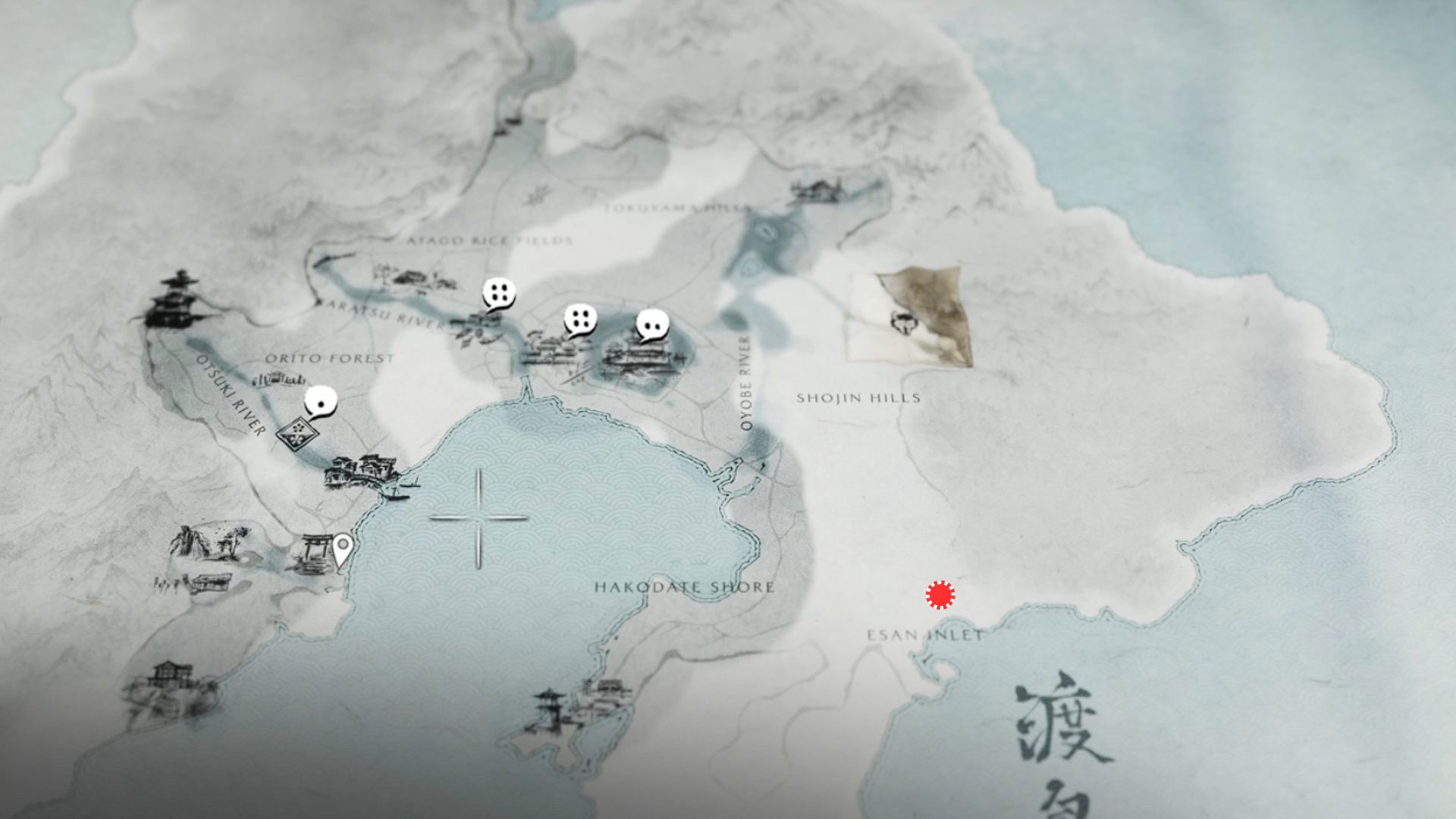Select the single-dot speech bubble marker

click(321, 402)
